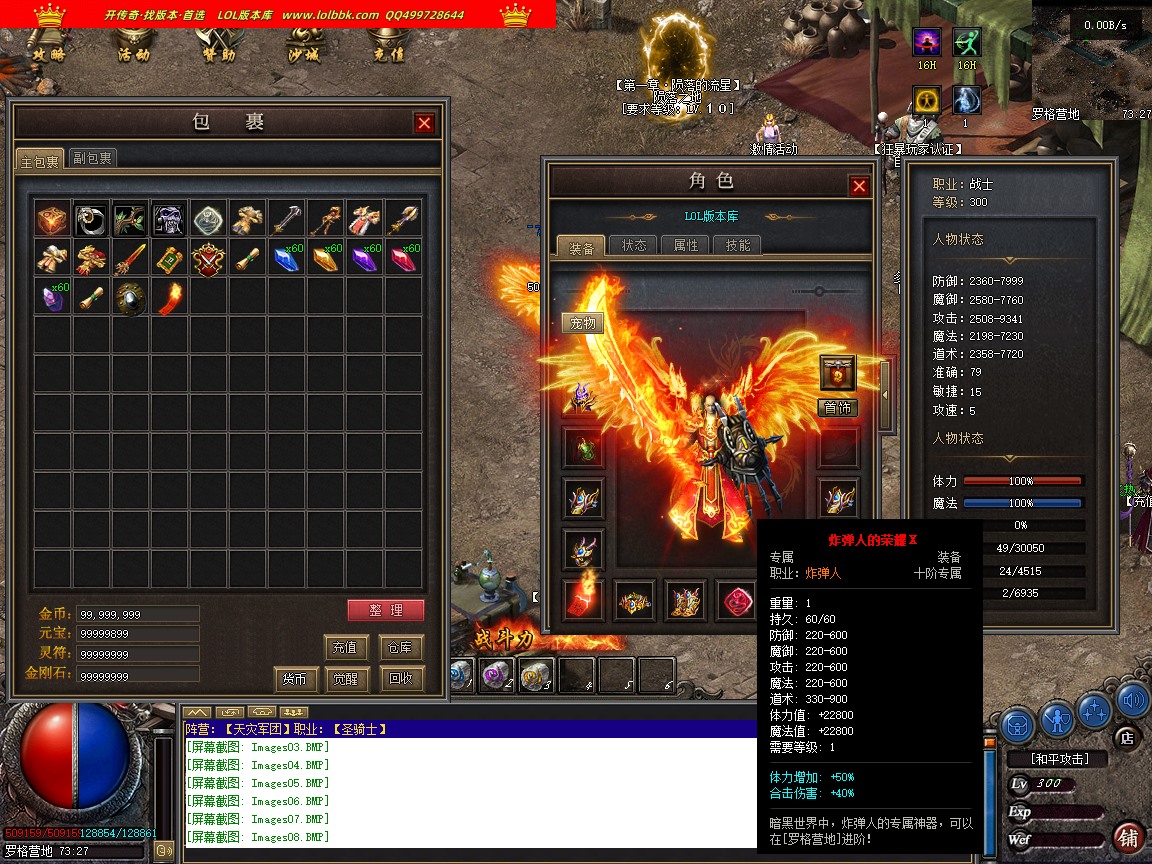This screenshot has width=1152, height=864.
Task: Click the speaker sound icon
Action: [x=1131, y=699]
